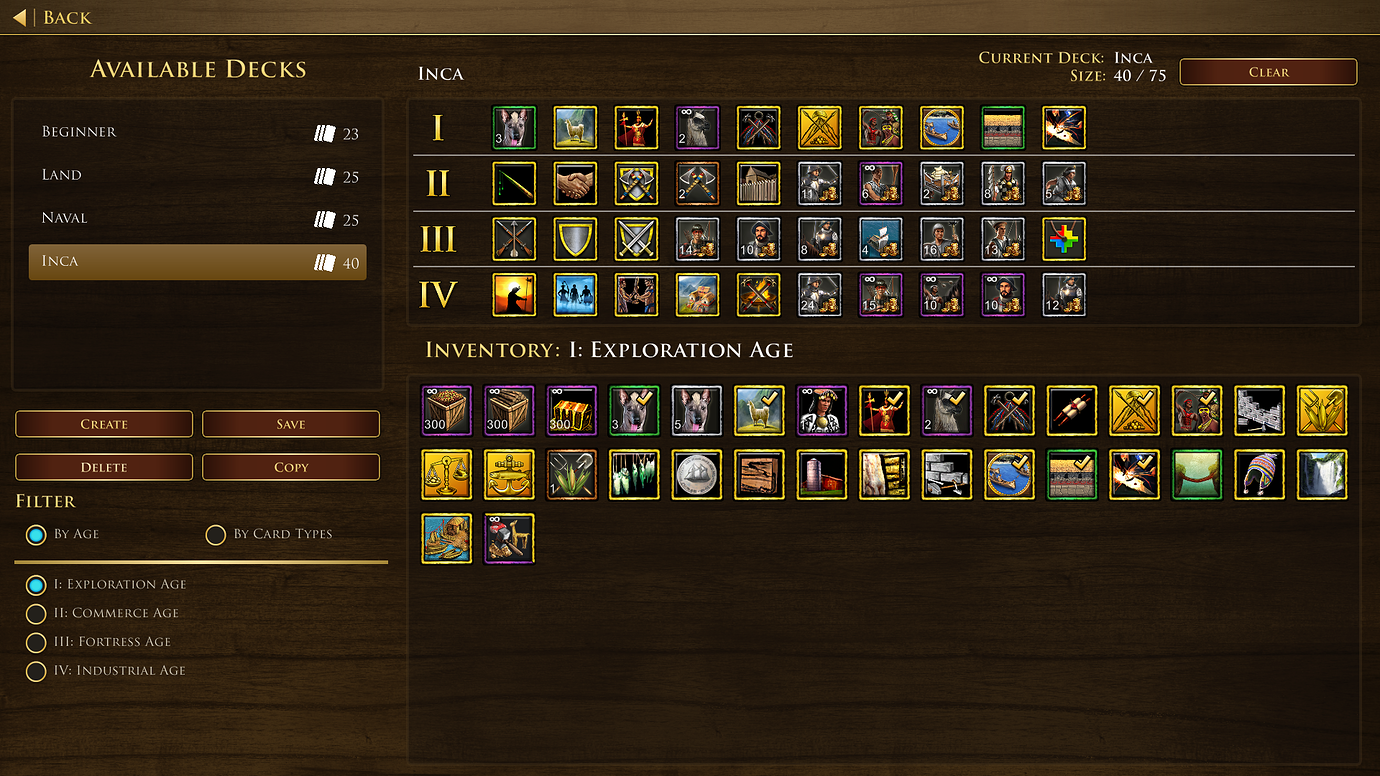Click Back in the top navigation bar

click(x=50, y=17)
